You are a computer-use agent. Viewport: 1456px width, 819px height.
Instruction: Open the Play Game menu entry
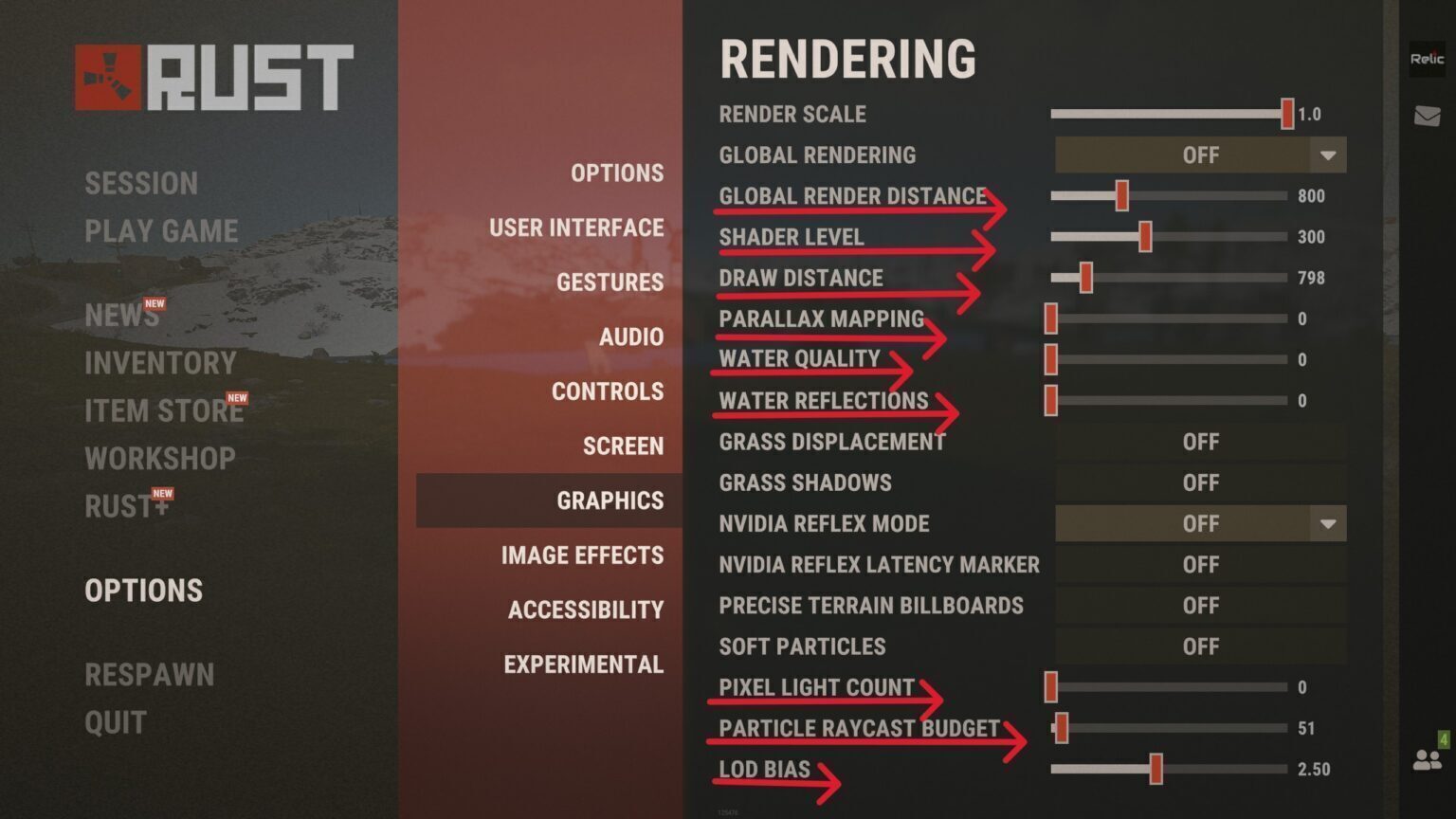coord(161,231)
